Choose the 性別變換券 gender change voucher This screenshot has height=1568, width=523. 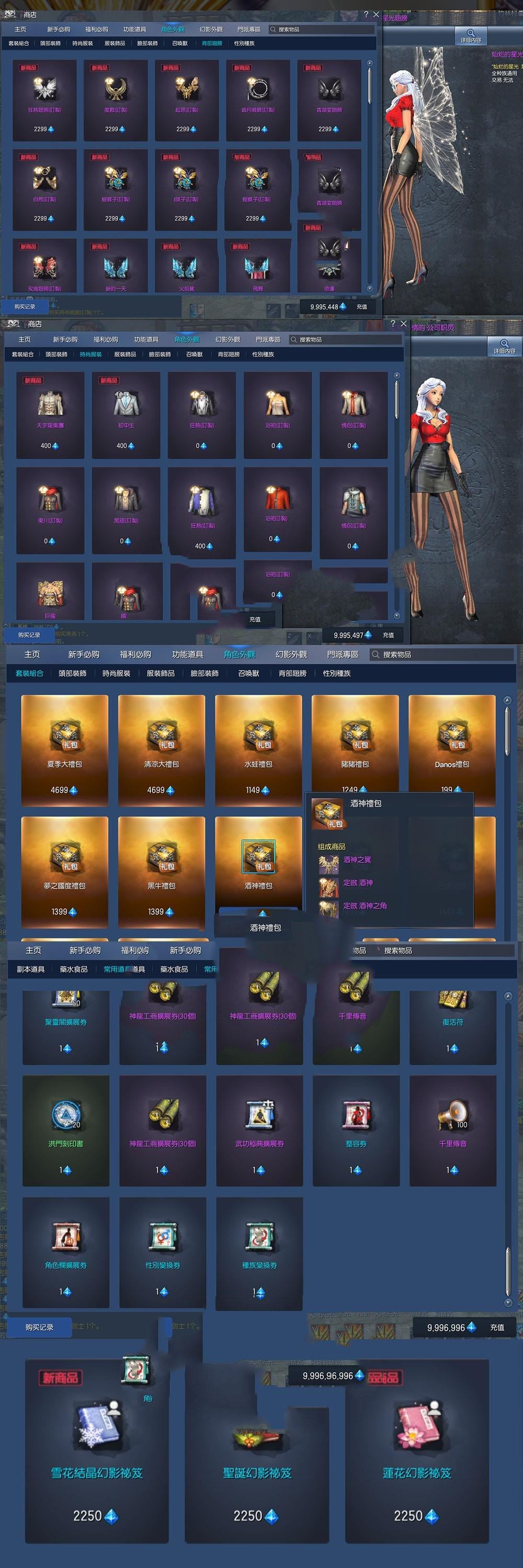(163, 1251)
